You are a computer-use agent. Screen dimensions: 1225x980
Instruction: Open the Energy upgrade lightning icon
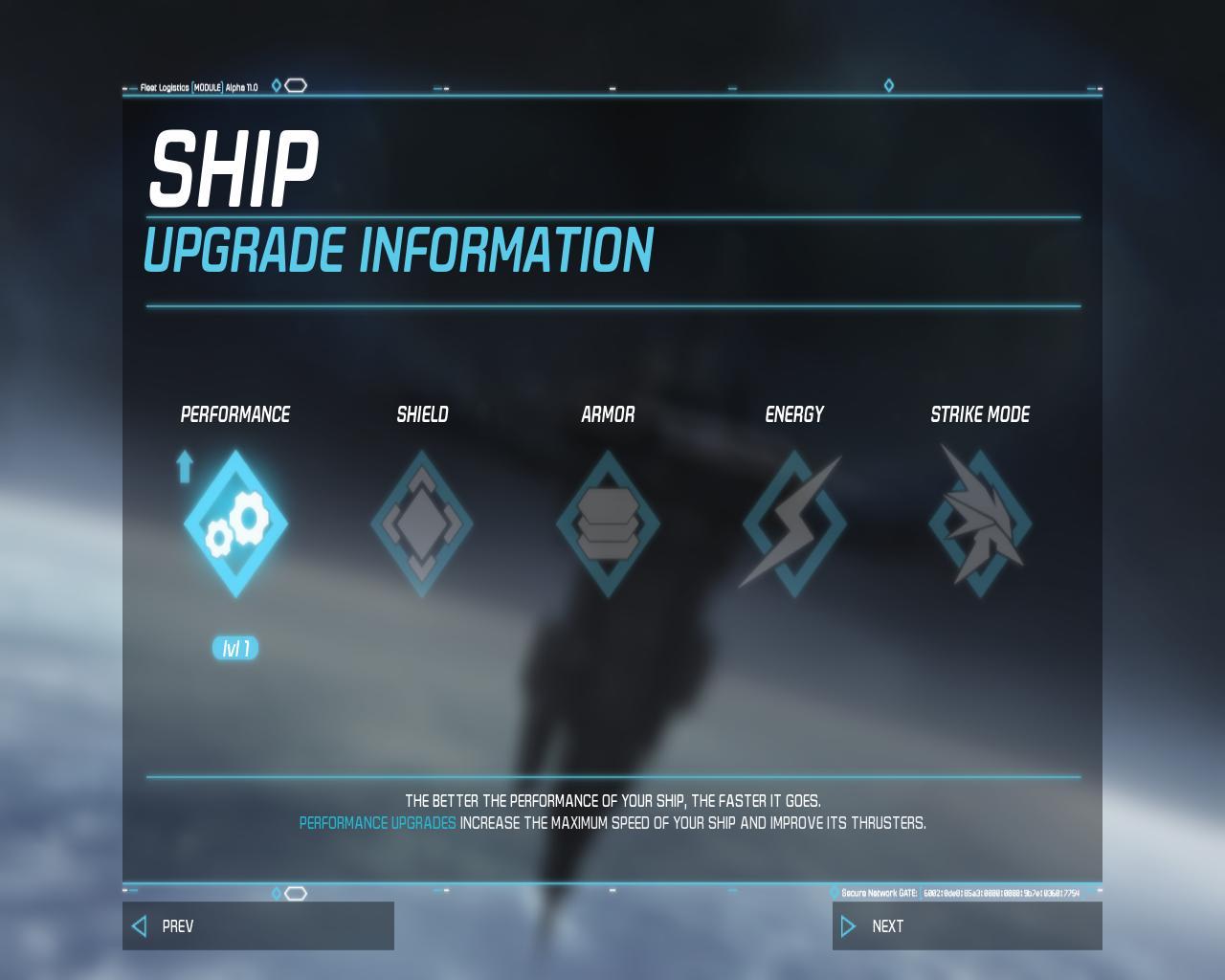tap(793, 524)
